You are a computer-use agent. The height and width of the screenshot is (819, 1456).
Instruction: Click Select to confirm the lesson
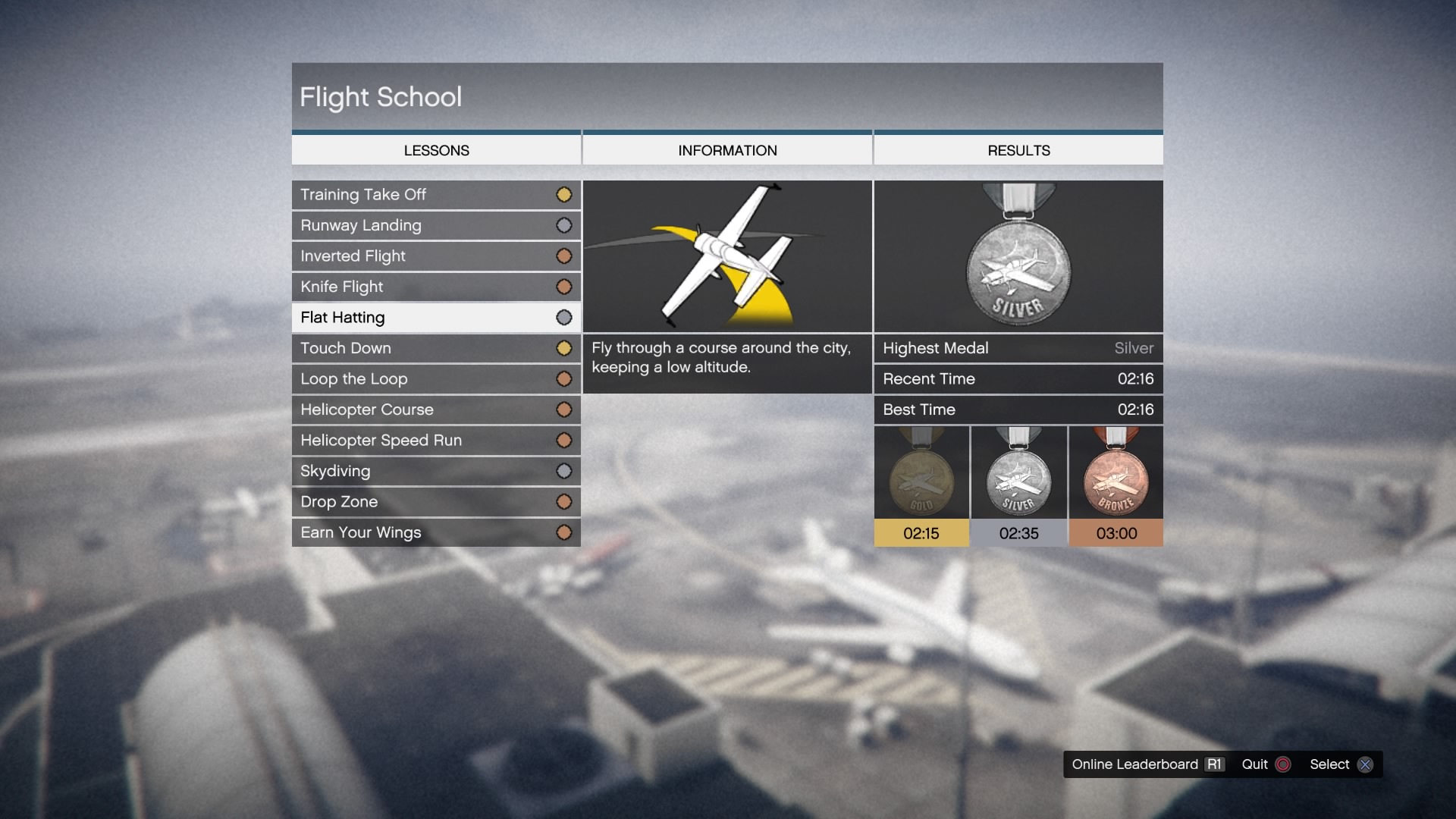(x=1340, y=764)
